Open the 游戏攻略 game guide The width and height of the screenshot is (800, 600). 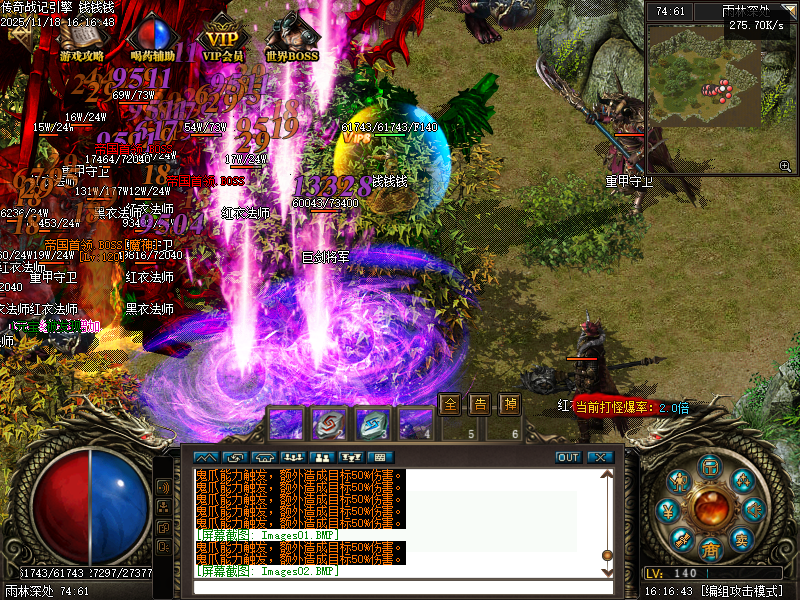(83, 40)
